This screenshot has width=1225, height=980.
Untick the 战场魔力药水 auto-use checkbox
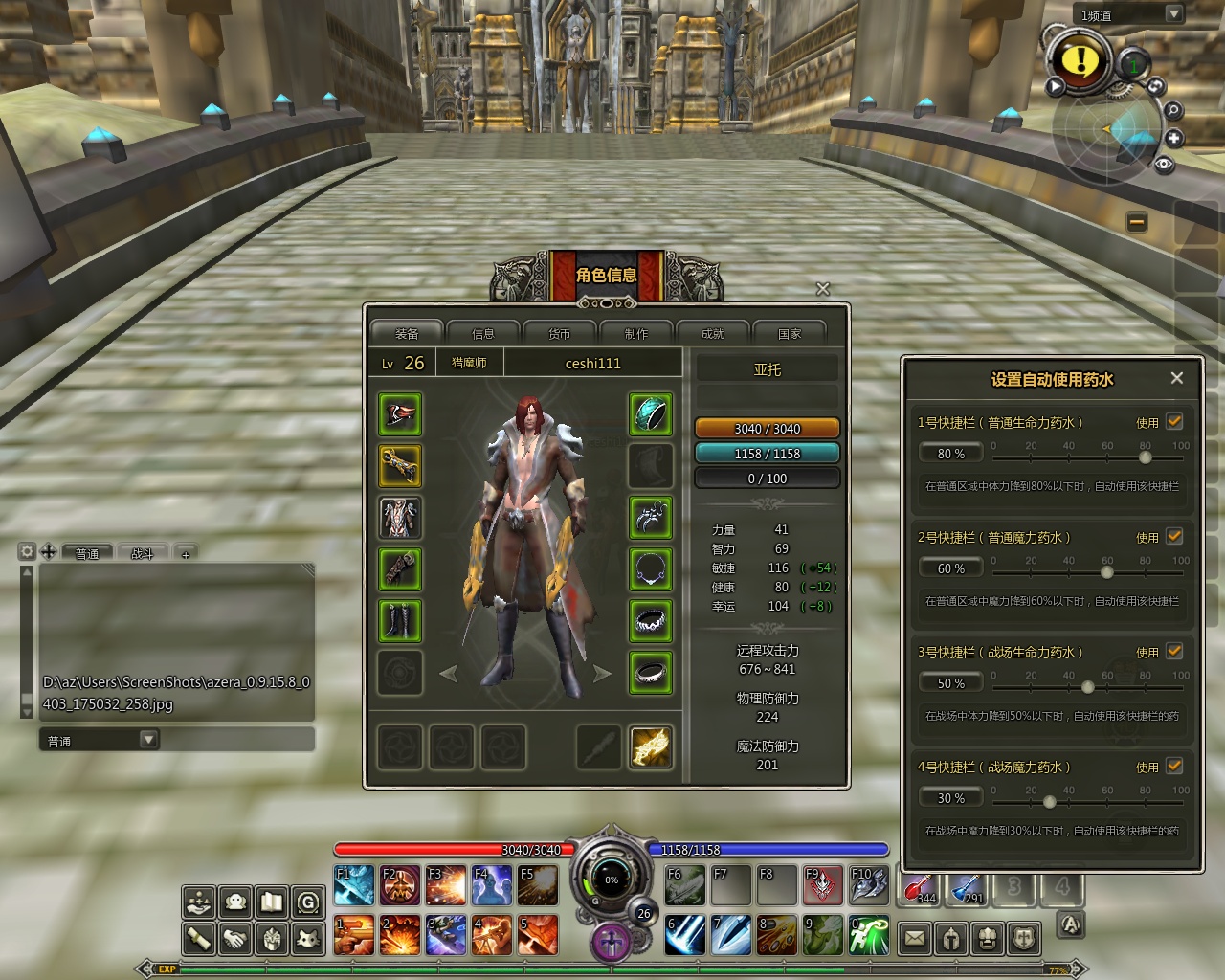coord(1174,766)
